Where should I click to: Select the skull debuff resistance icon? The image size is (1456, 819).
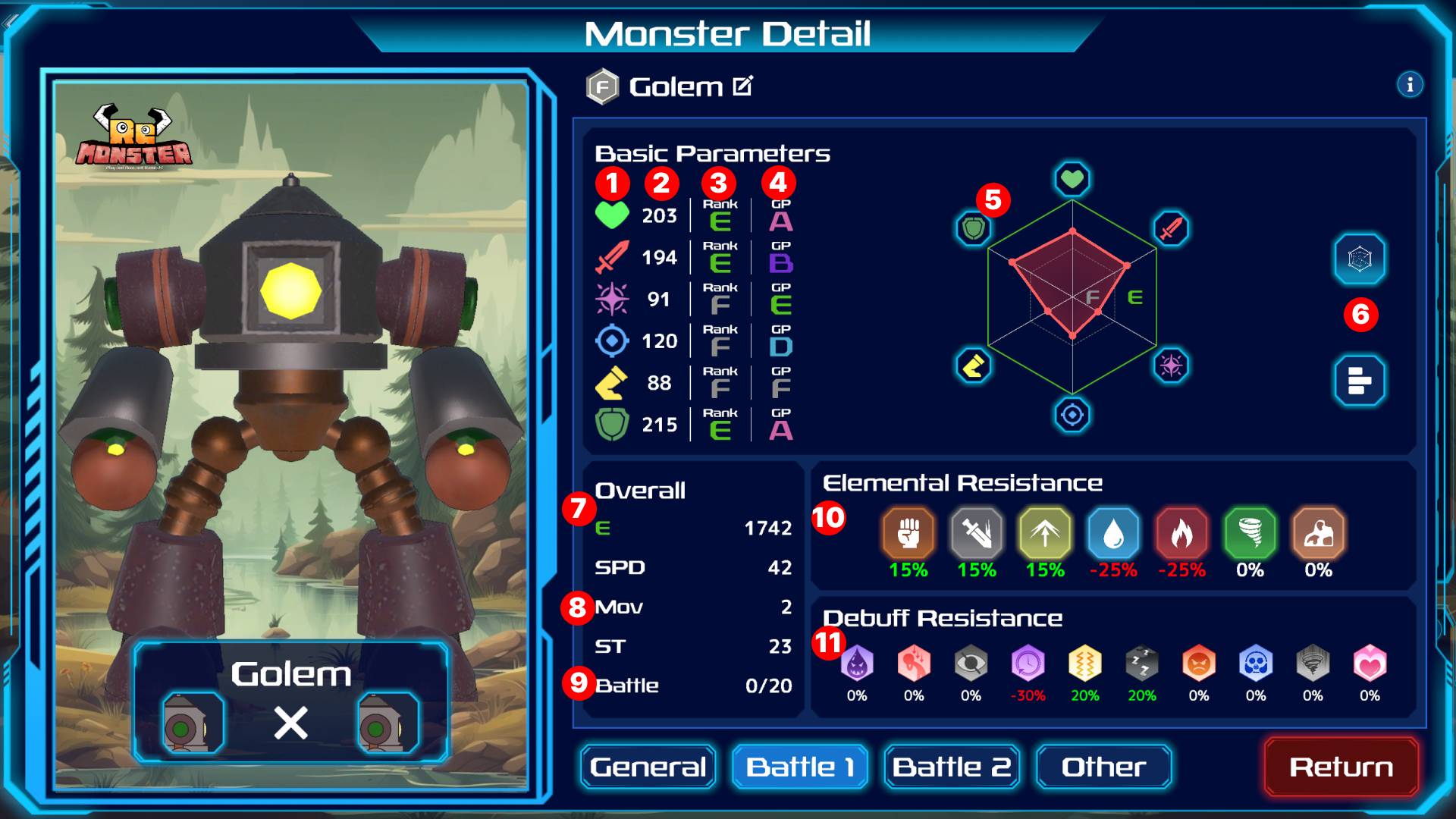coord(1256,664)
